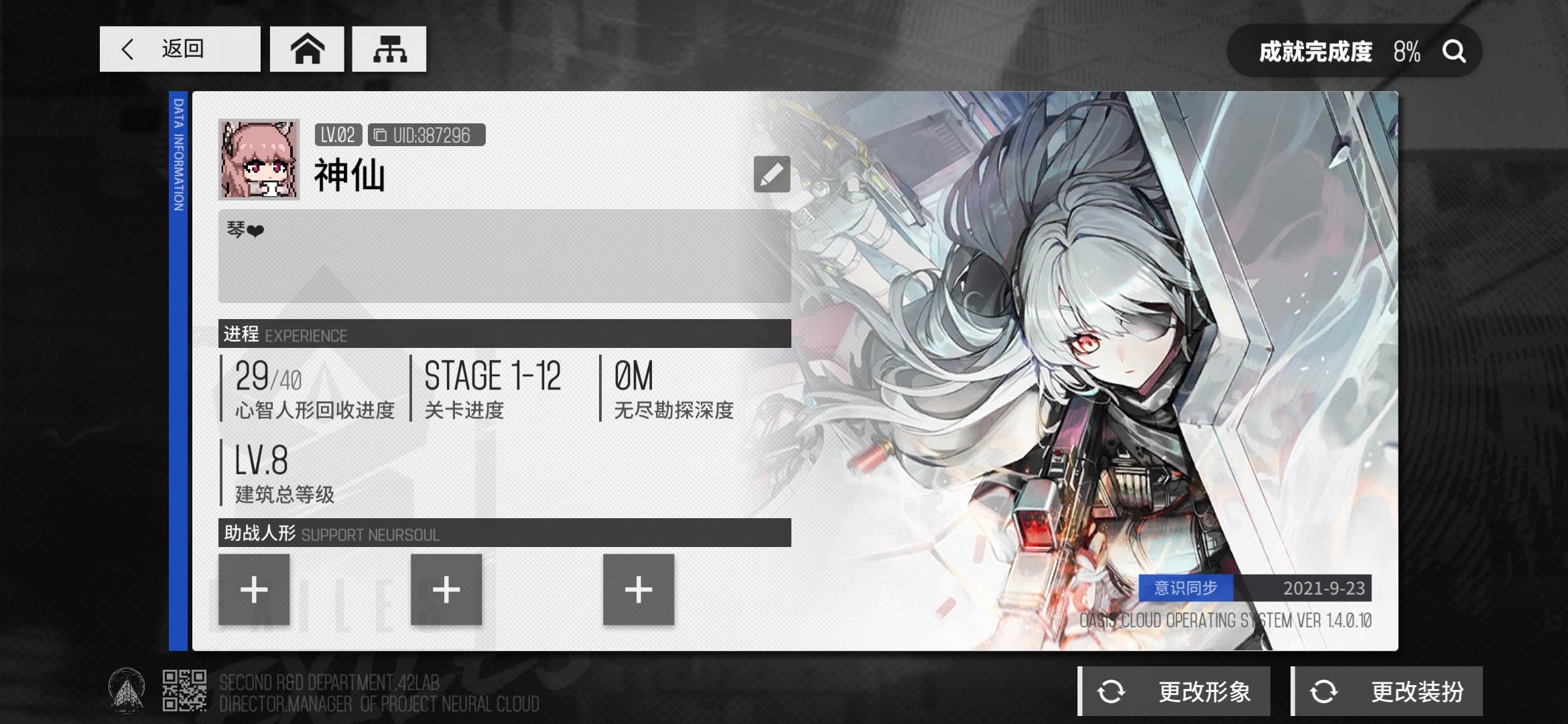Open the squad organization icon beside home
1568x724 pixels.
point(389,48)
